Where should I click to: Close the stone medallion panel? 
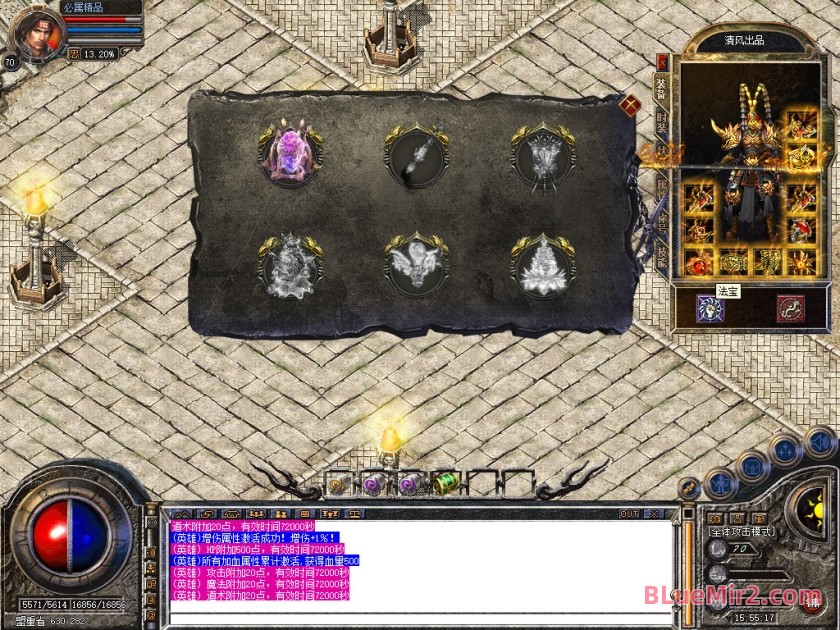tap(630, 104)
